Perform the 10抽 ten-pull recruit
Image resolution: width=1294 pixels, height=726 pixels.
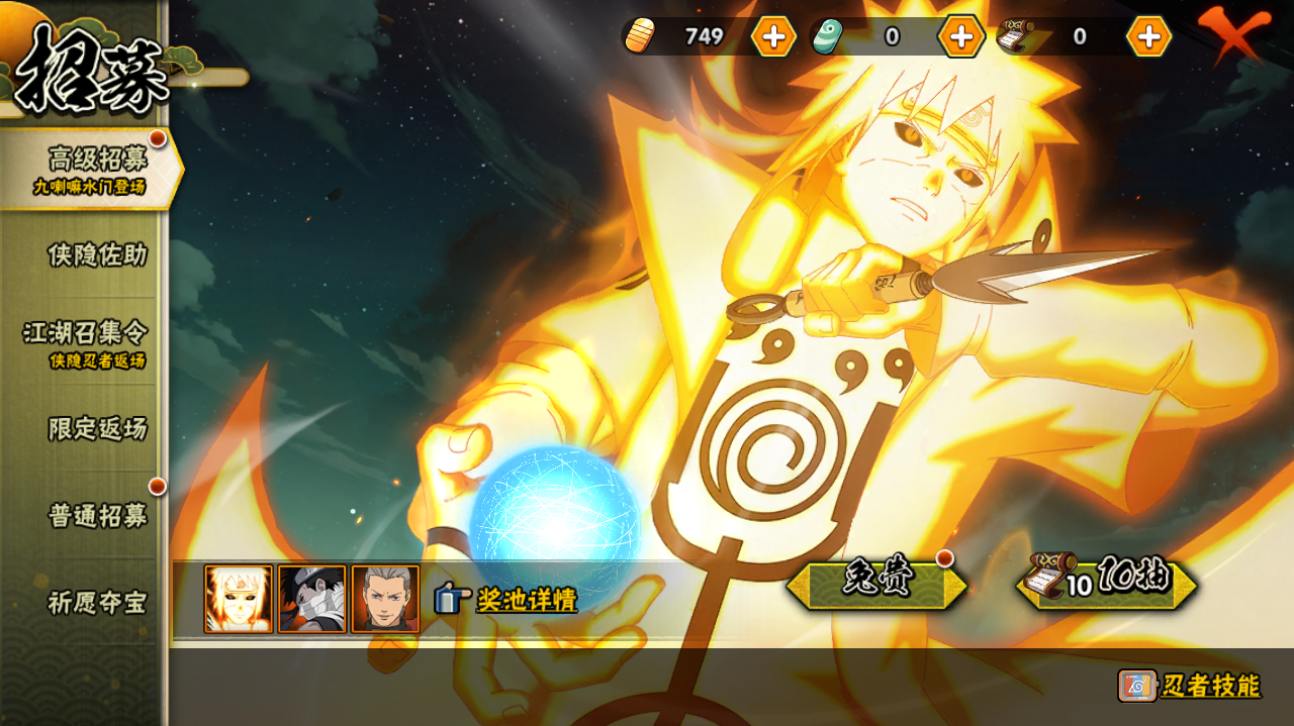pos(1106,583)
